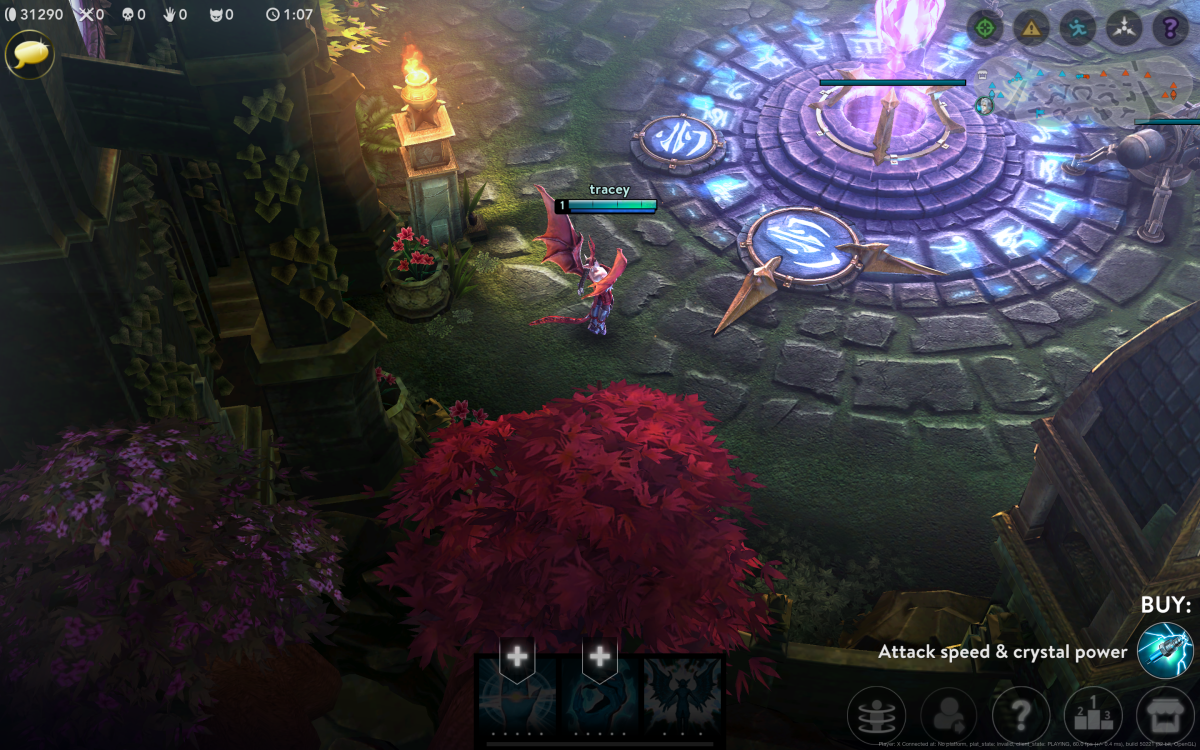
Task: Open the question mark help button
Action: tap(1021, 715)
